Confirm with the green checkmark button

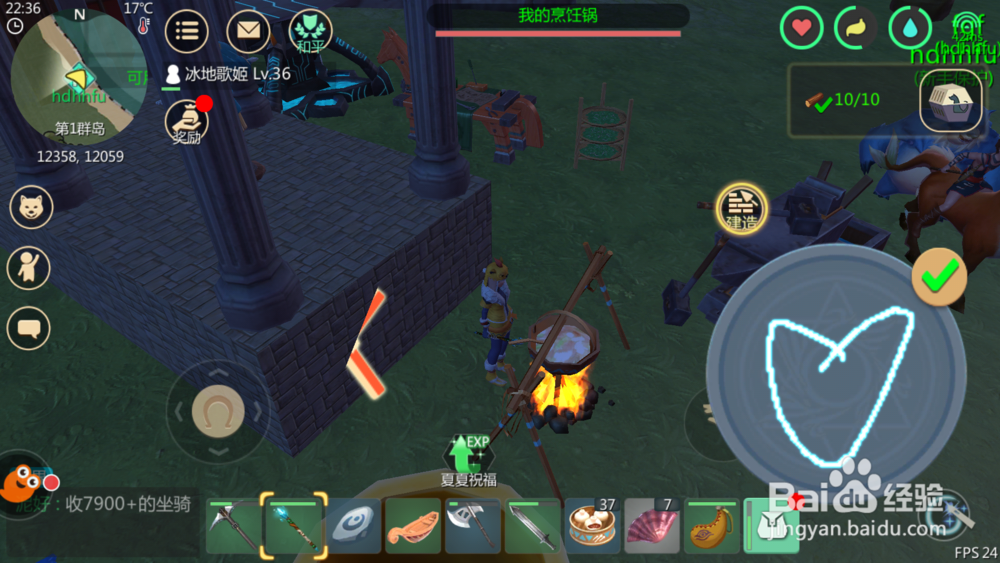pos(939,277)
